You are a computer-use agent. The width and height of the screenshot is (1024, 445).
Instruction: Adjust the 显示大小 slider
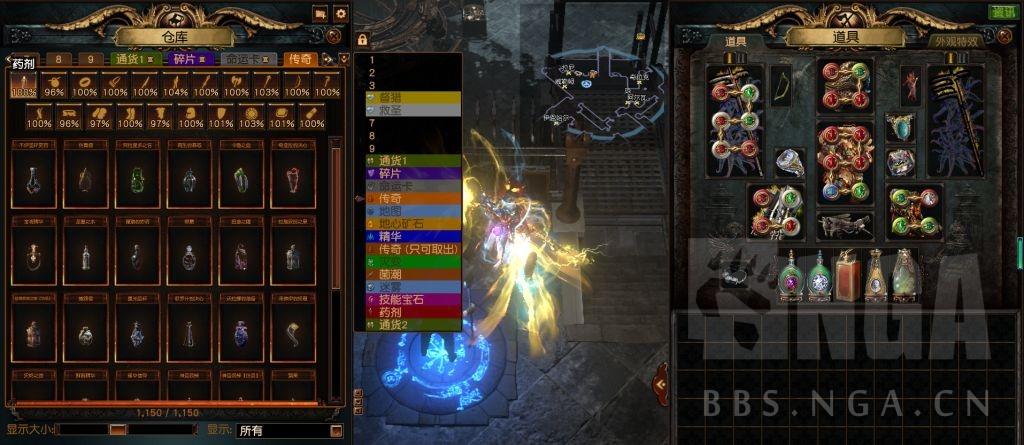(118, 430)
